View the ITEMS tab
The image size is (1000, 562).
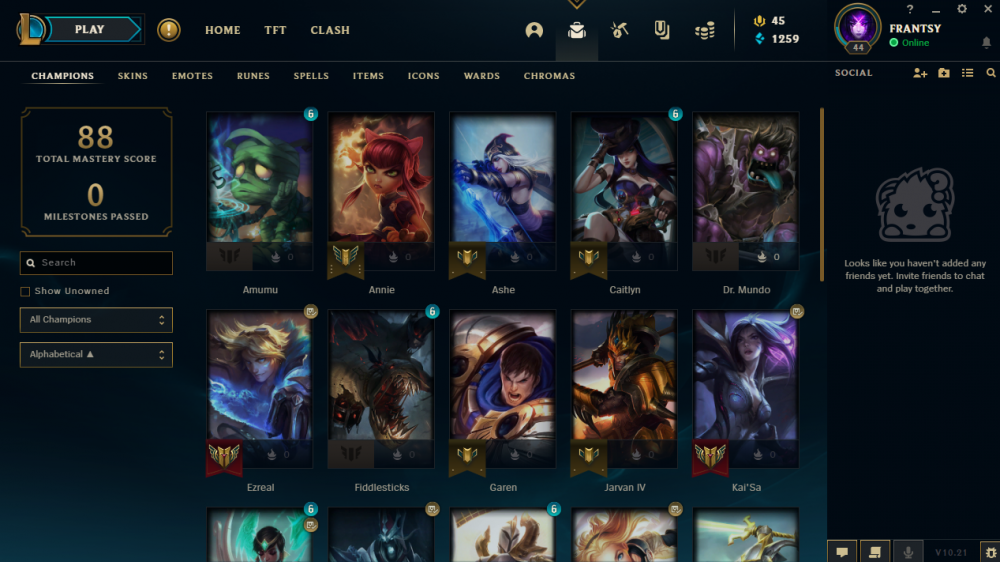368,76
